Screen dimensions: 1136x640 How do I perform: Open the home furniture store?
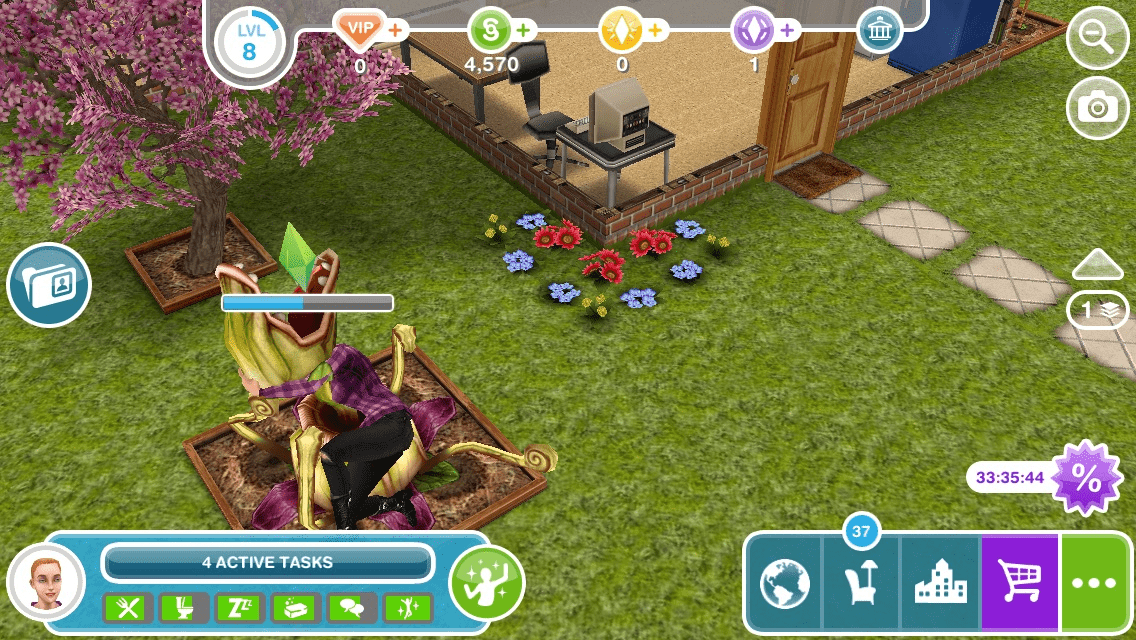pos(861,585)
